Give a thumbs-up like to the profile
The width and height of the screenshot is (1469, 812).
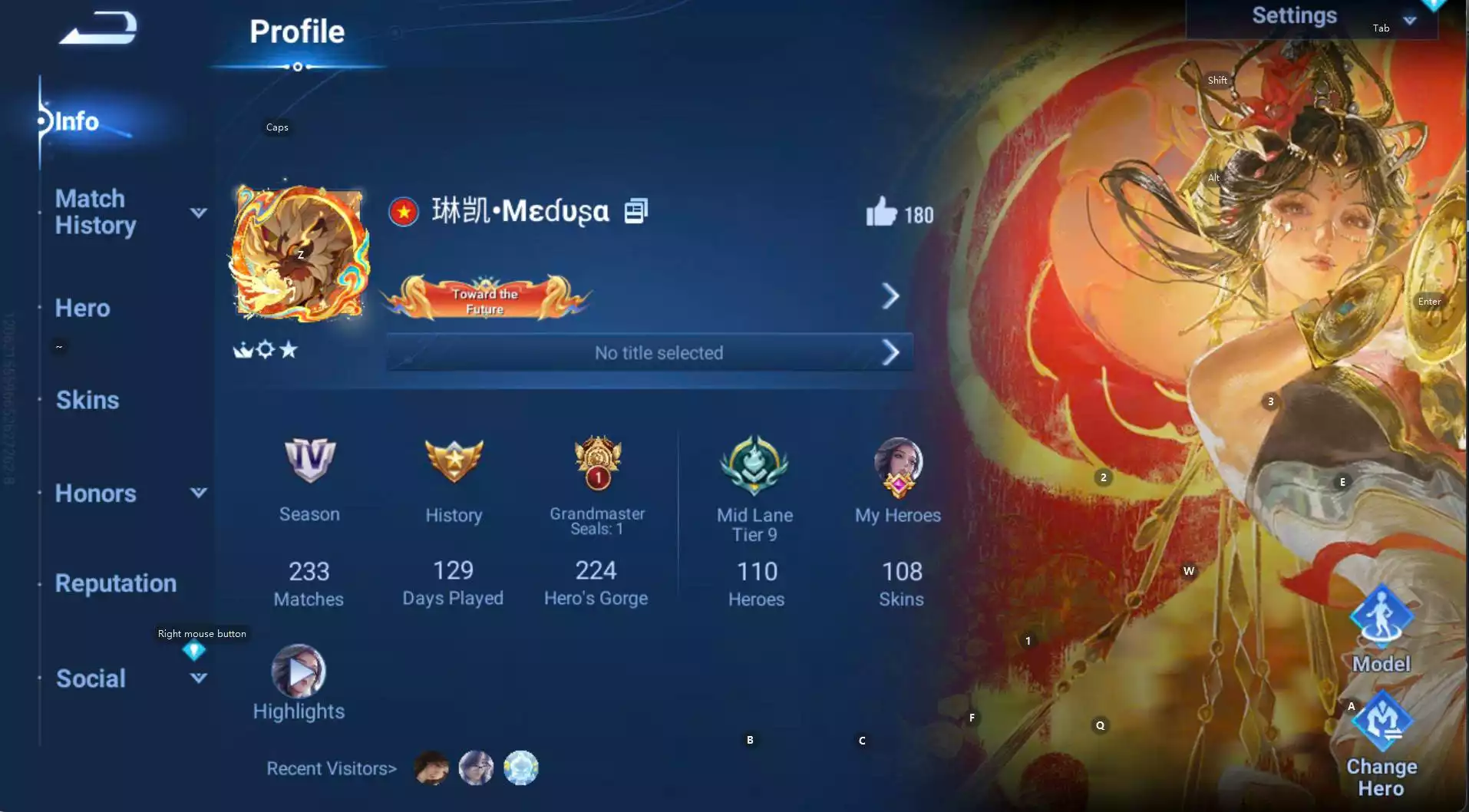click(882, 212)
